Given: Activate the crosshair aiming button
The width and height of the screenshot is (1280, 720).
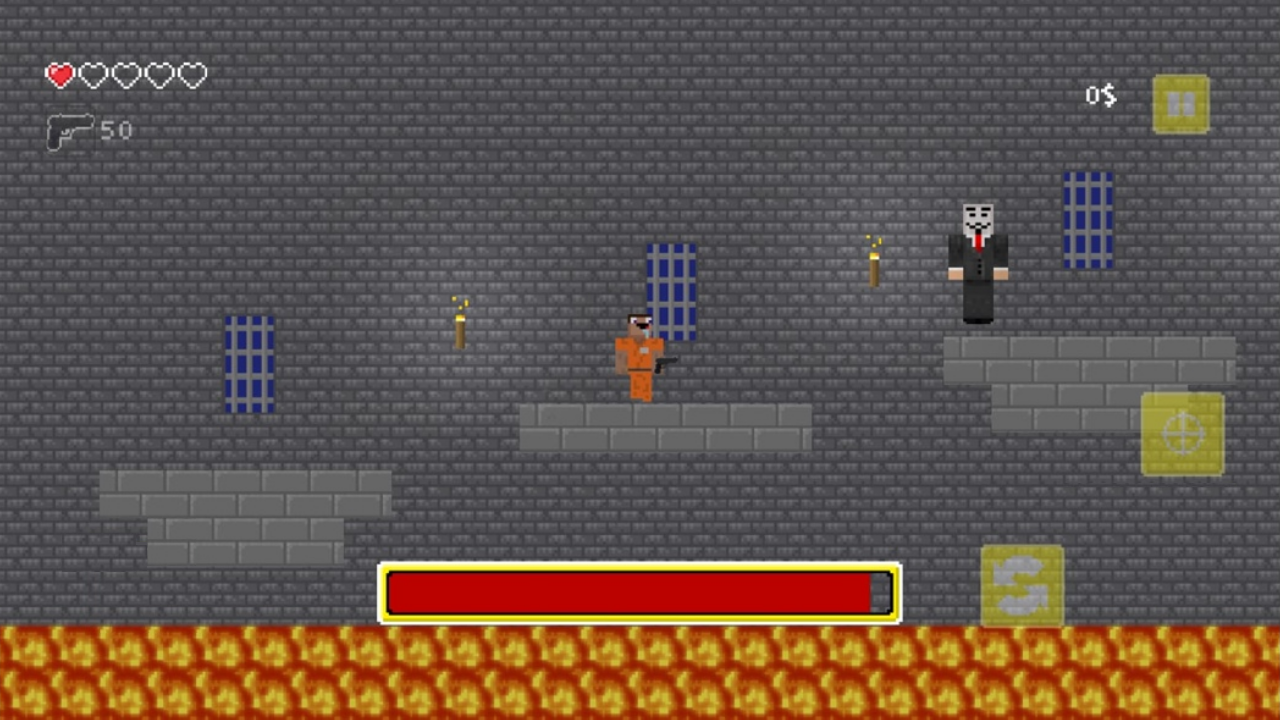Looking at the screenshot, I should point(1183,432).
